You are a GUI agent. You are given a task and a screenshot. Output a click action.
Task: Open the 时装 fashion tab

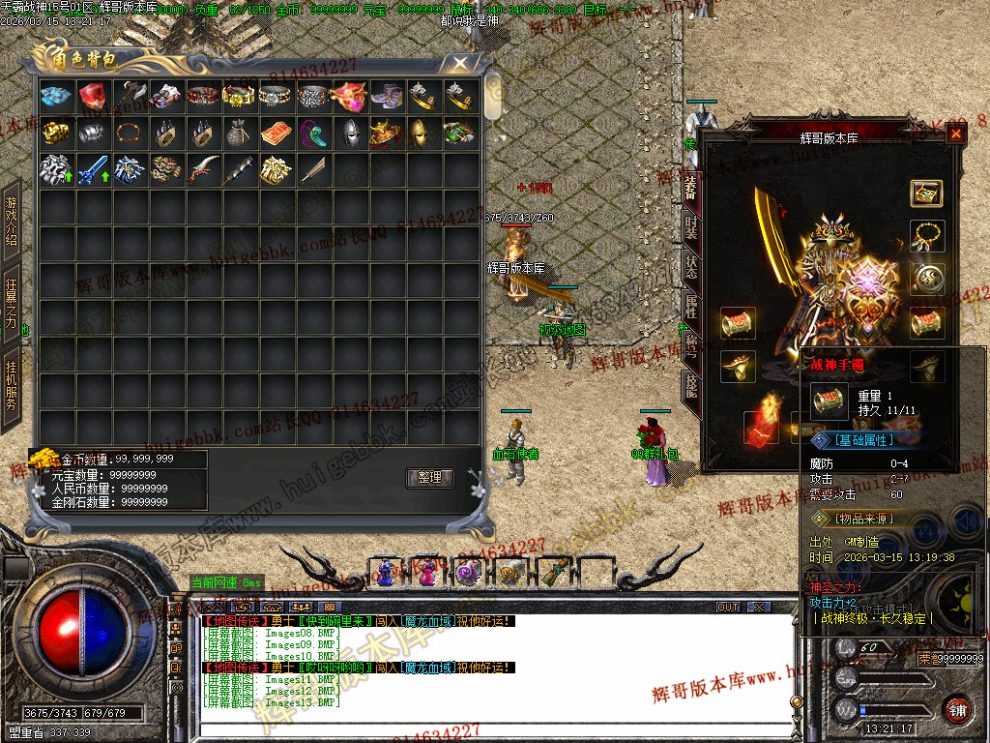coord(690,229)
